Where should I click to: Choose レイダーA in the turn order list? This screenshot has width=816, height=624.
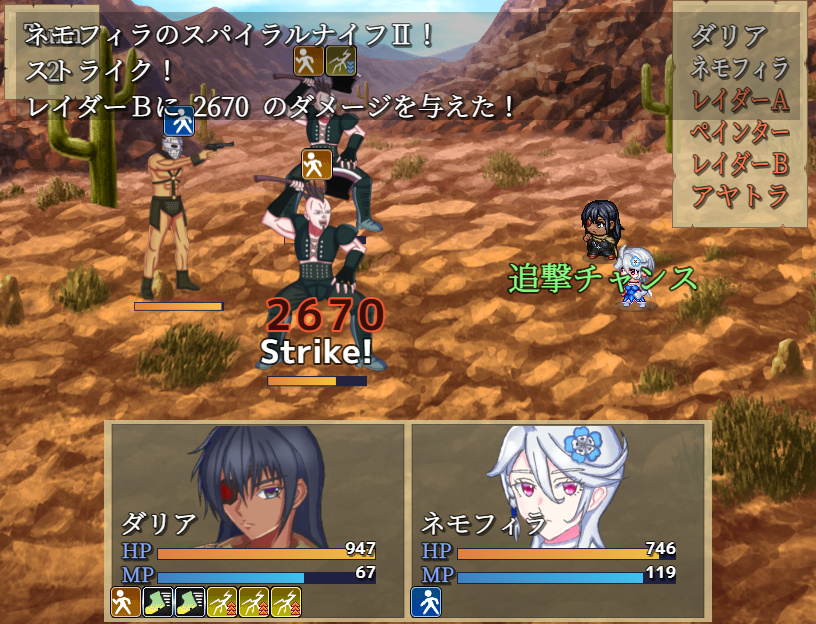[740, 100]
